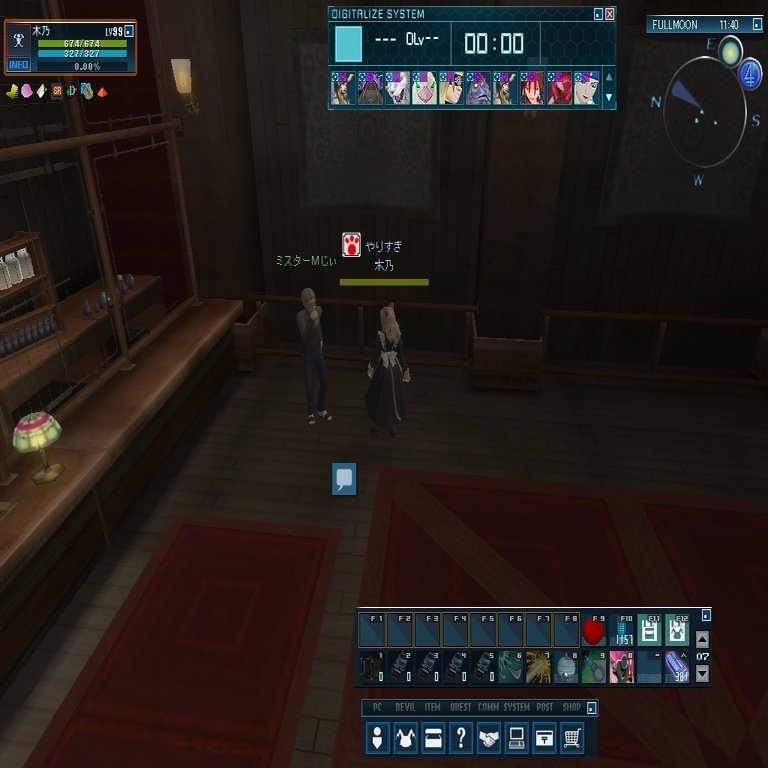Viewport: 768px width, 768px height.
Task: Open the Post mailbox button
Action: tap(544, 739)
